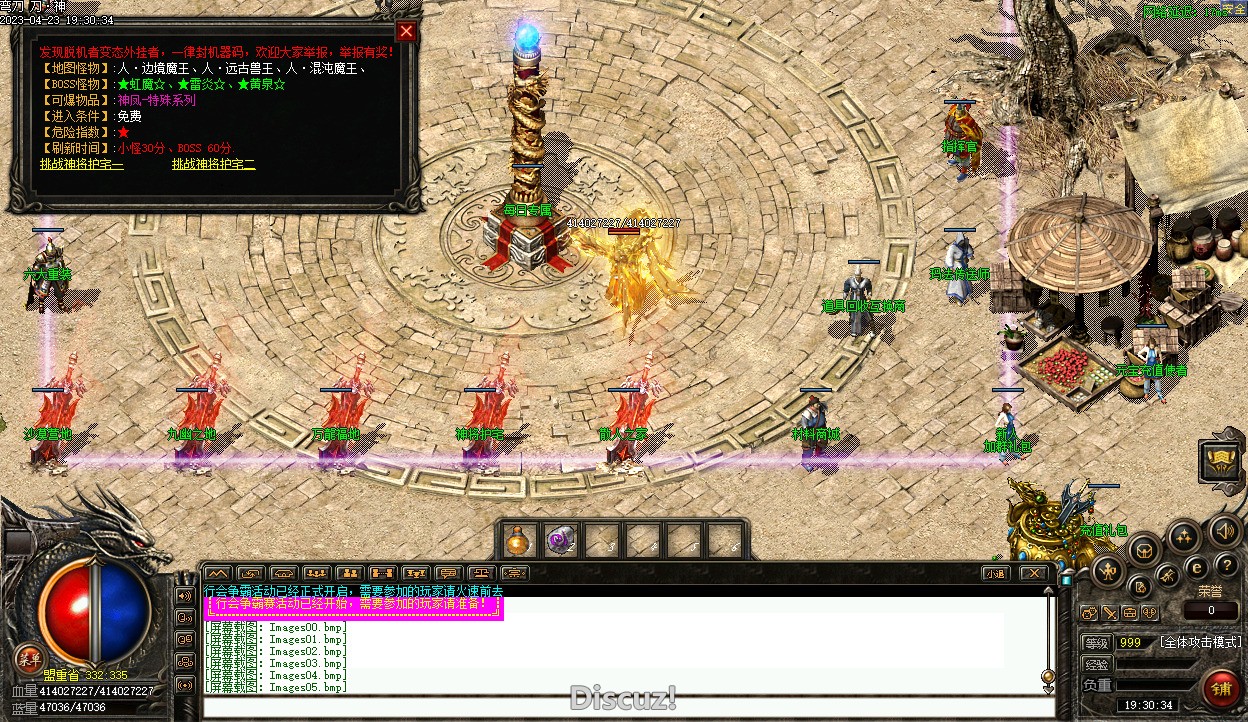Use the purple scroll in the hotbar
1248x722 pixels.
click(x=560, y=541)
